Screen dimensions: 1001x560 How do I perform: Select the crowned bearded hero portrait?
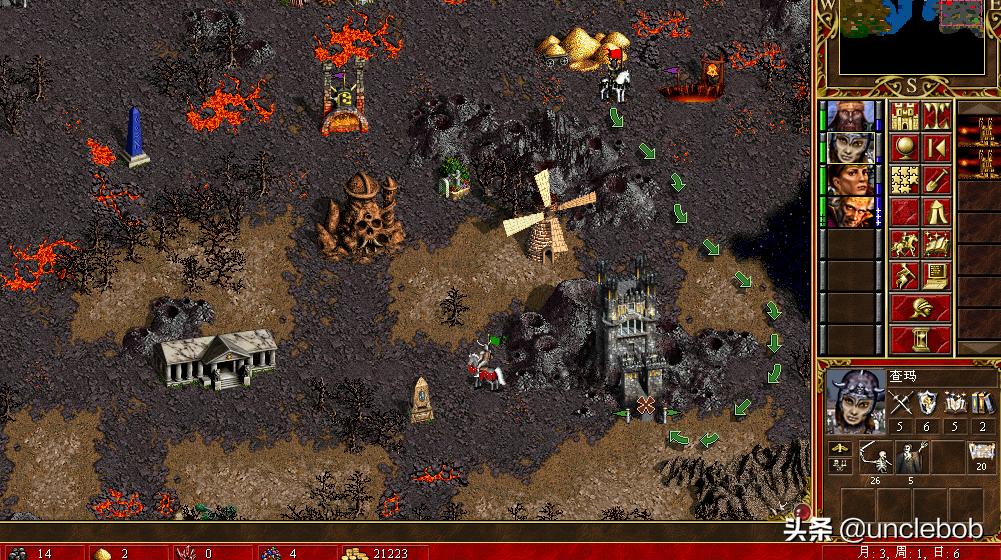(848, 115)
